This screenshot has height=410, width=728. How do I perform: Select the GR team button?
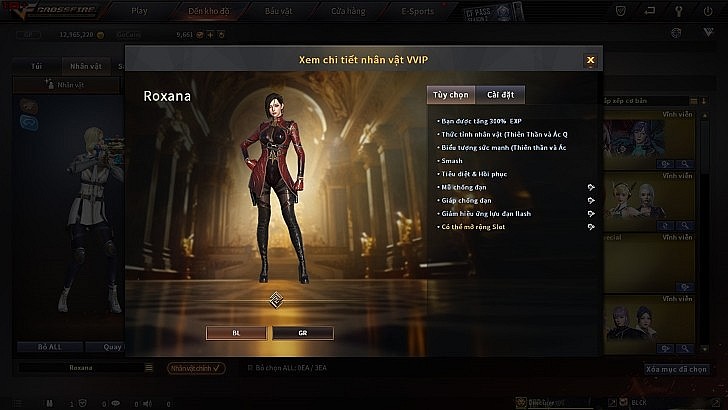tap(302, 332)
